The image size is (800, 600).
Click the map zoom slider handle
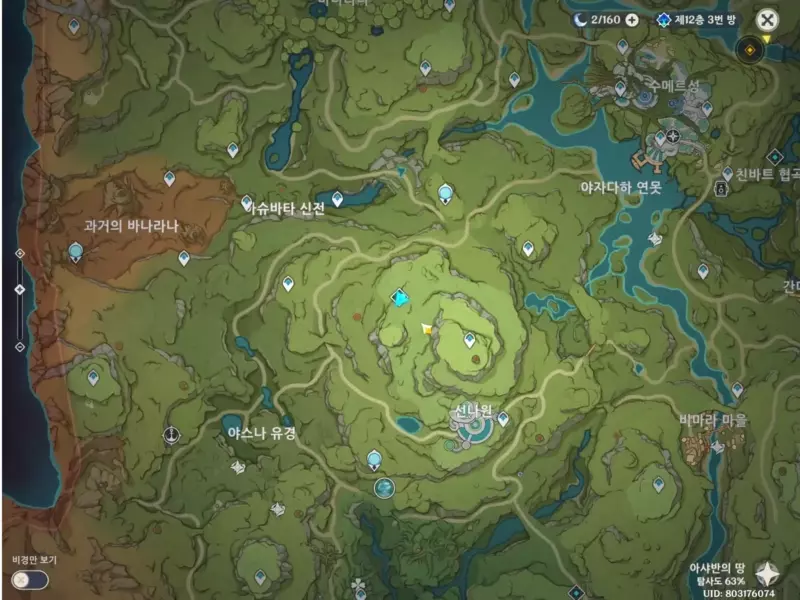20,290
